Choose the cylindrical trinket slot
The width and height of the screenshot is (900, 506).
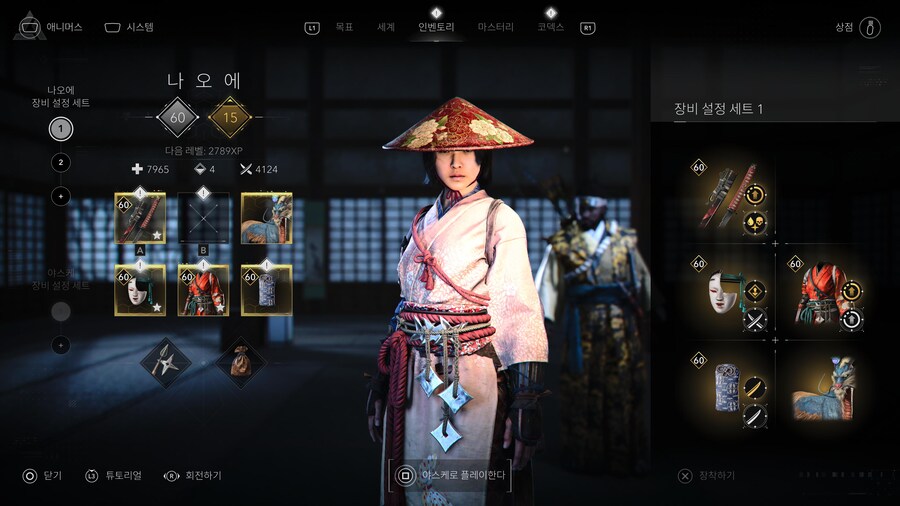[267, 290]
